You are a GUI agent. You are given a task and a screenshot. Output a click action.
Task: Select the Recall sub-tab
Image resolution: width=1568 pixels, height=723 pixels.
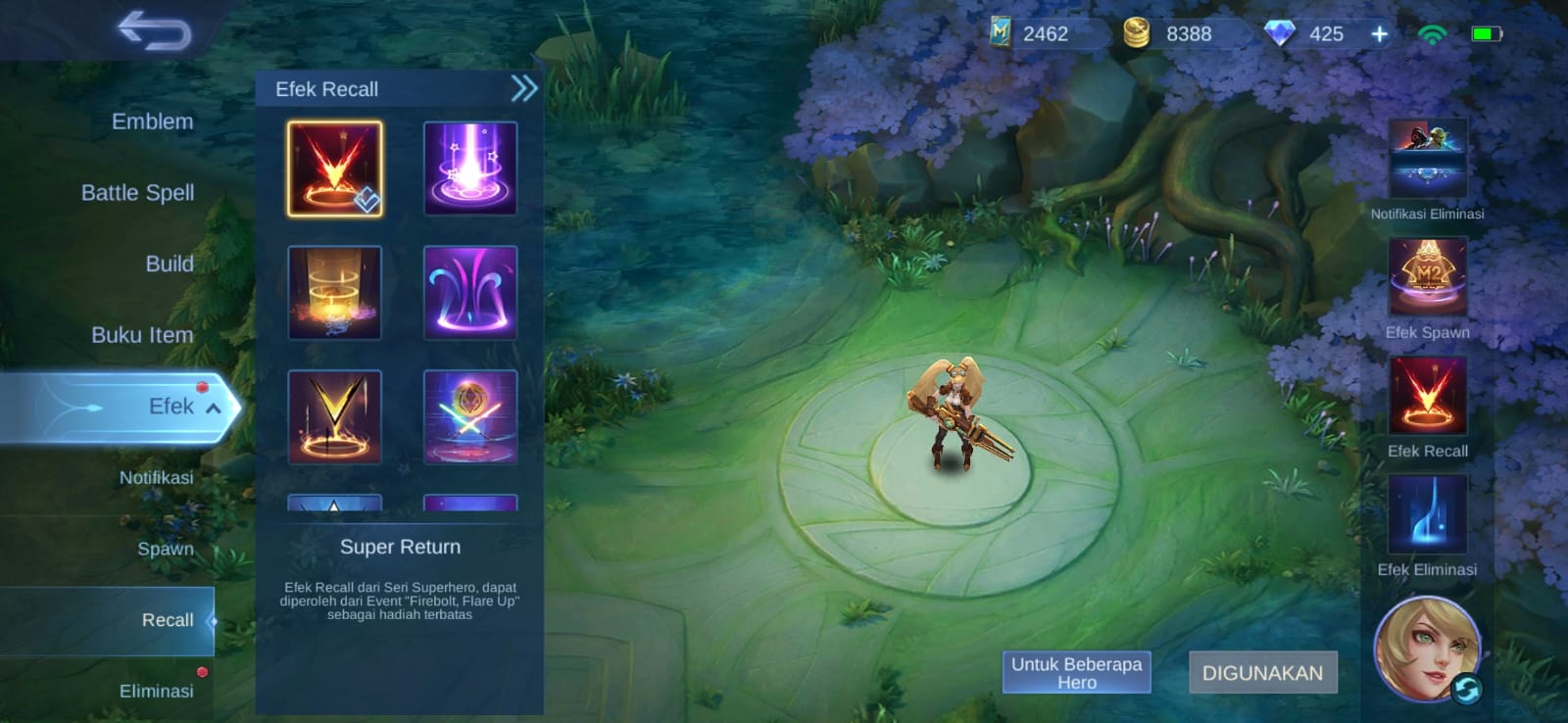(x=167, y=620)
